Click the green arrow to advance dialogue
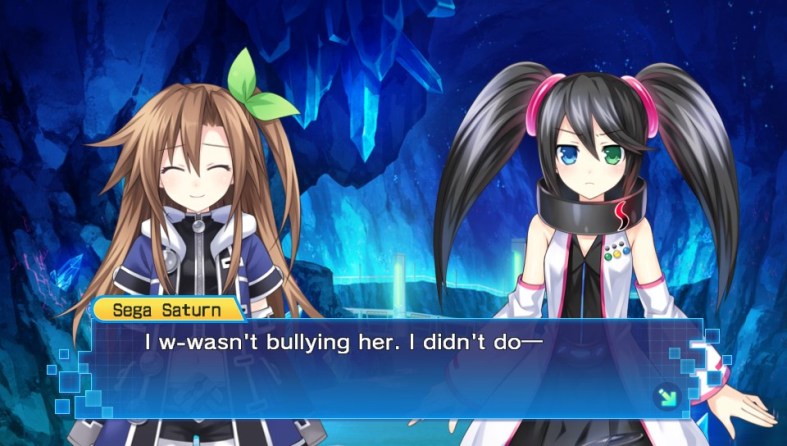Viewport: 787px width, 446px height. [664, 398]
